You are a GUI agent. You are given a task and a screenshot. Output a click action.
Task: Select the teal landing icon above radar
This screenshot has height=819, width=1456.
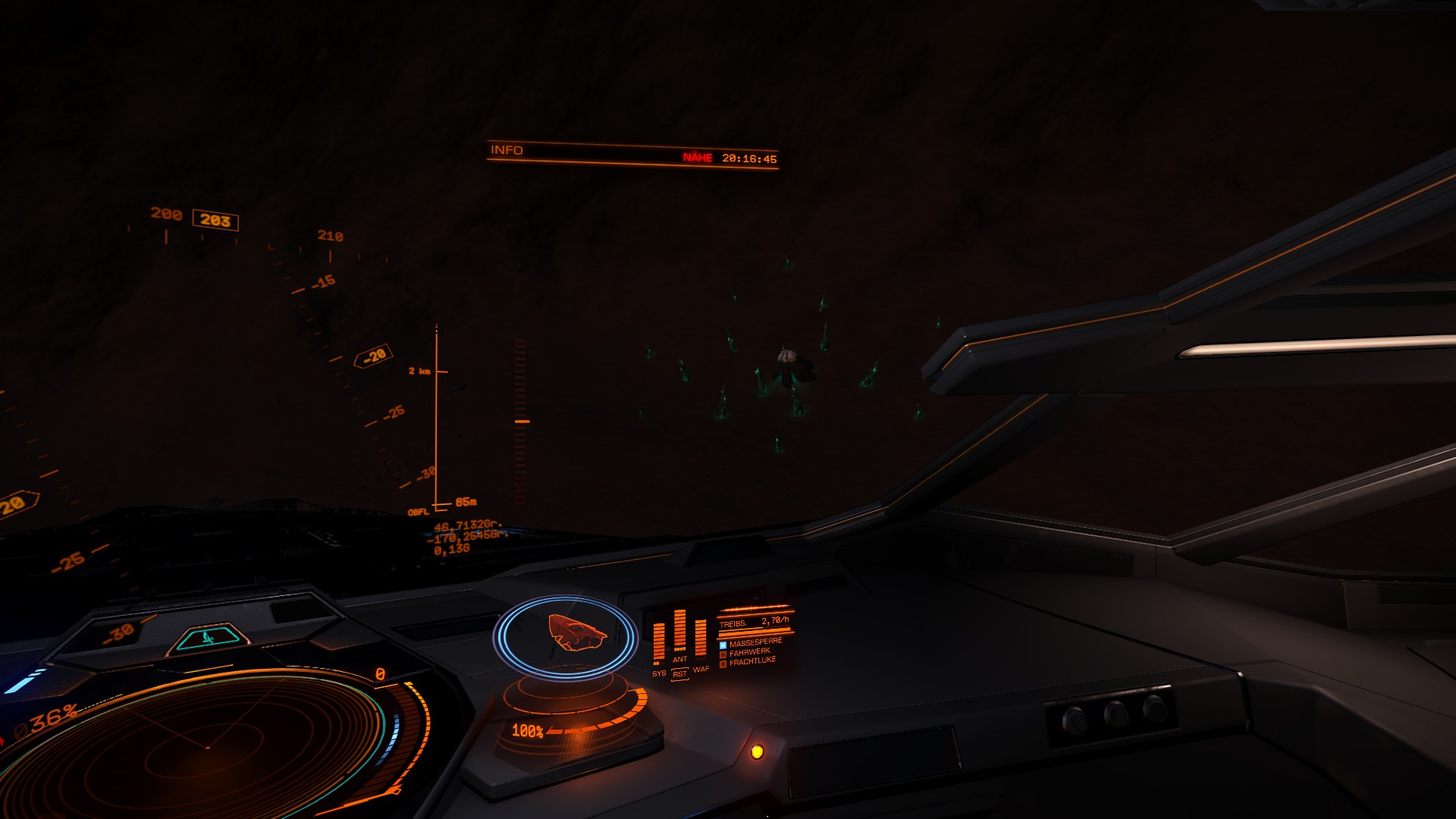pos(209,639)
